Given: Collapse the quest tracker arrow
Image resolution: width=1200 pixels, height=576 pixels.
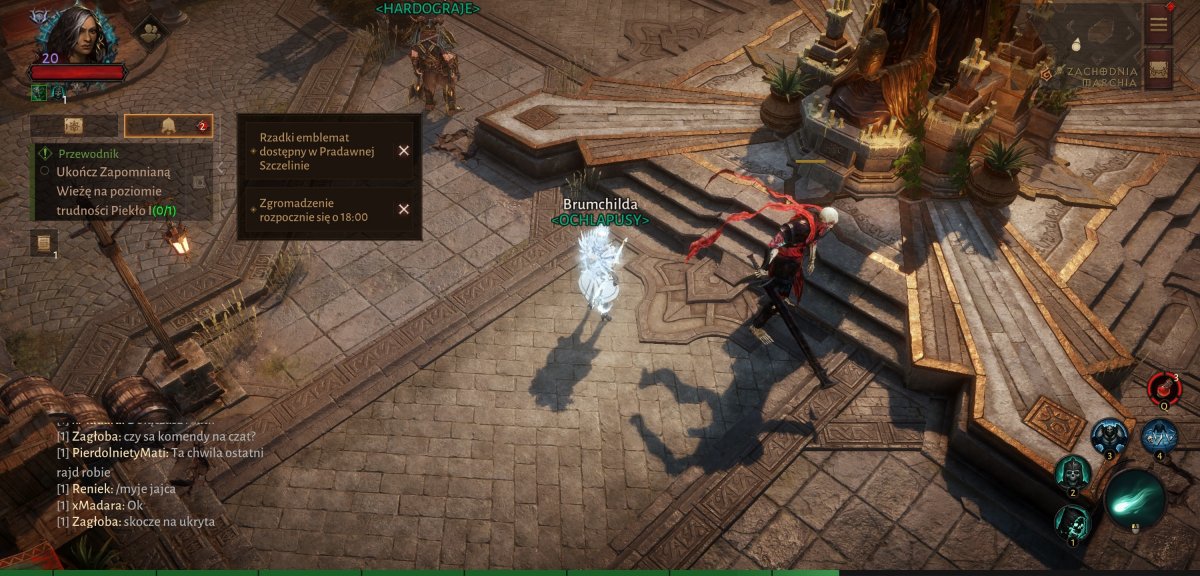Looking at the screenshot, I should pos(200,182).
